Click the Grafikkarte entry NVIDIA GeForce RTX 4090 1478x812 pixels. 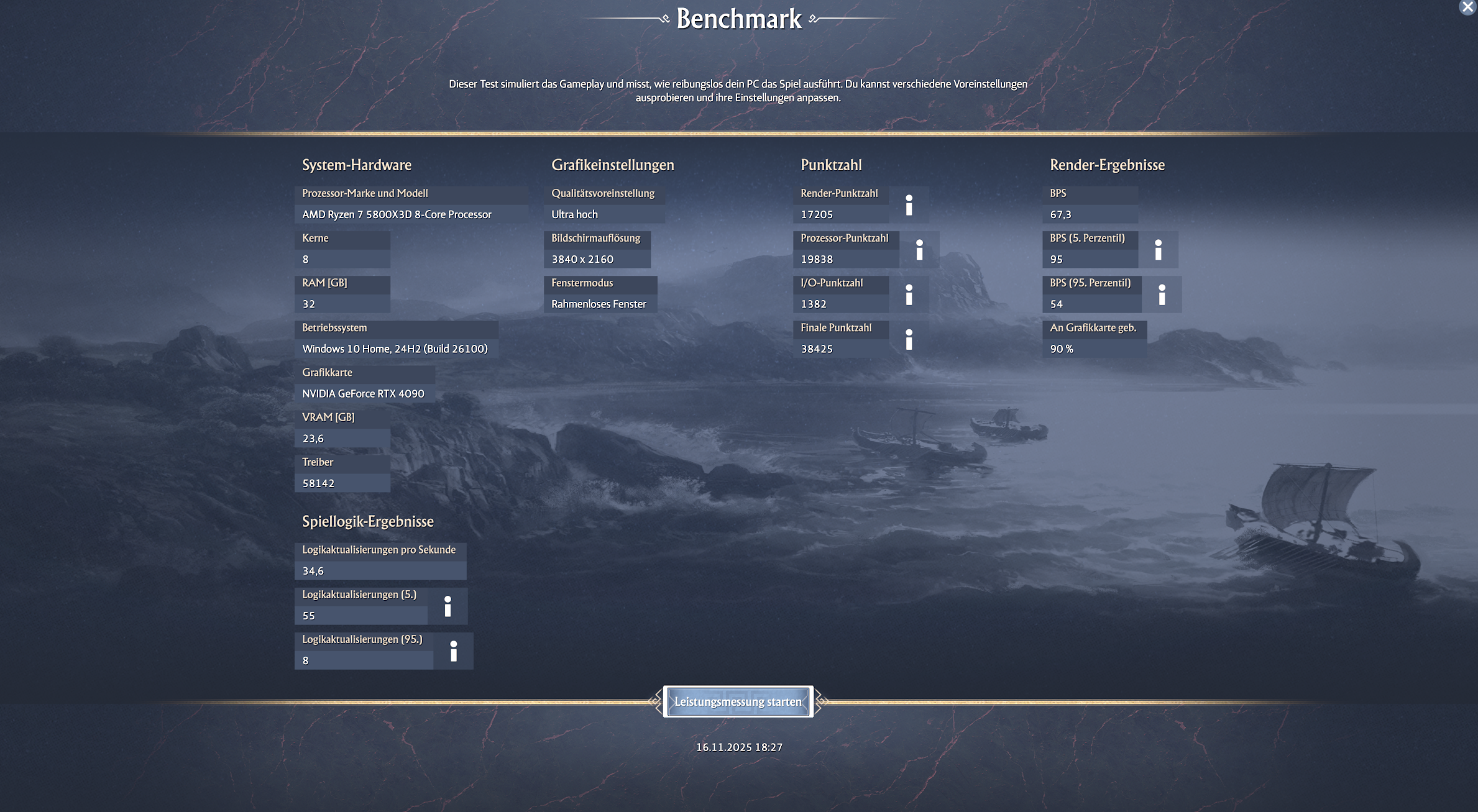pyautogui.click(x=363, y=393)
